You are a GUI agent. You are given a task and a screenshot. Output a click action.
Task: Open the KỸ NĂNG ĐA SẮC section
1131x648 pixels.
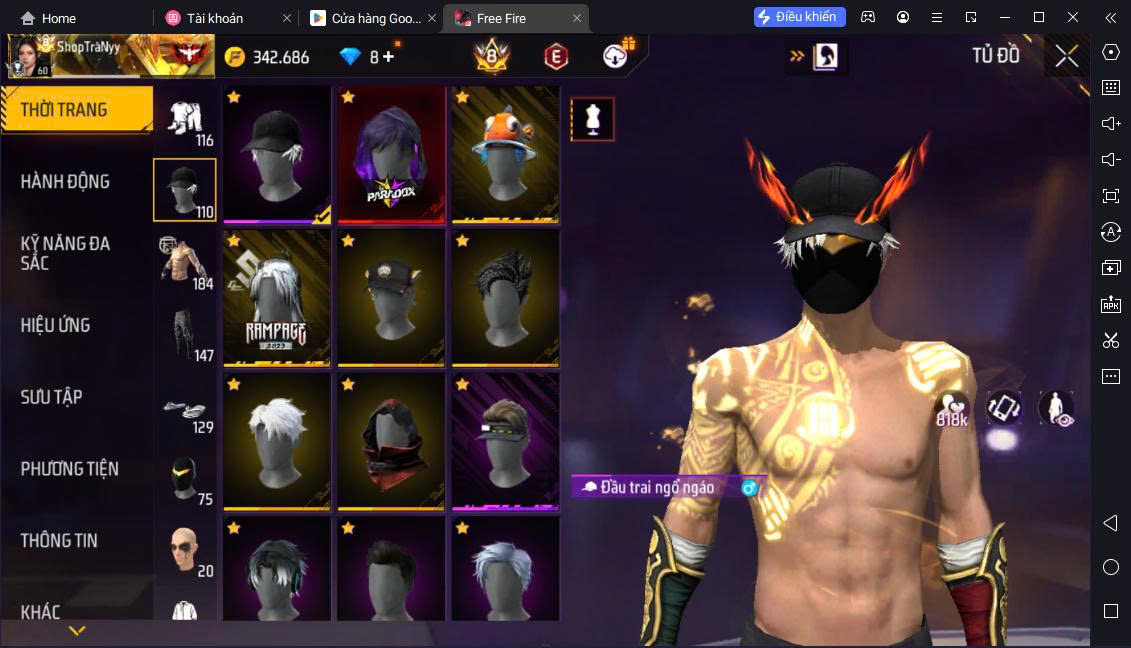[x=65, y=253]
